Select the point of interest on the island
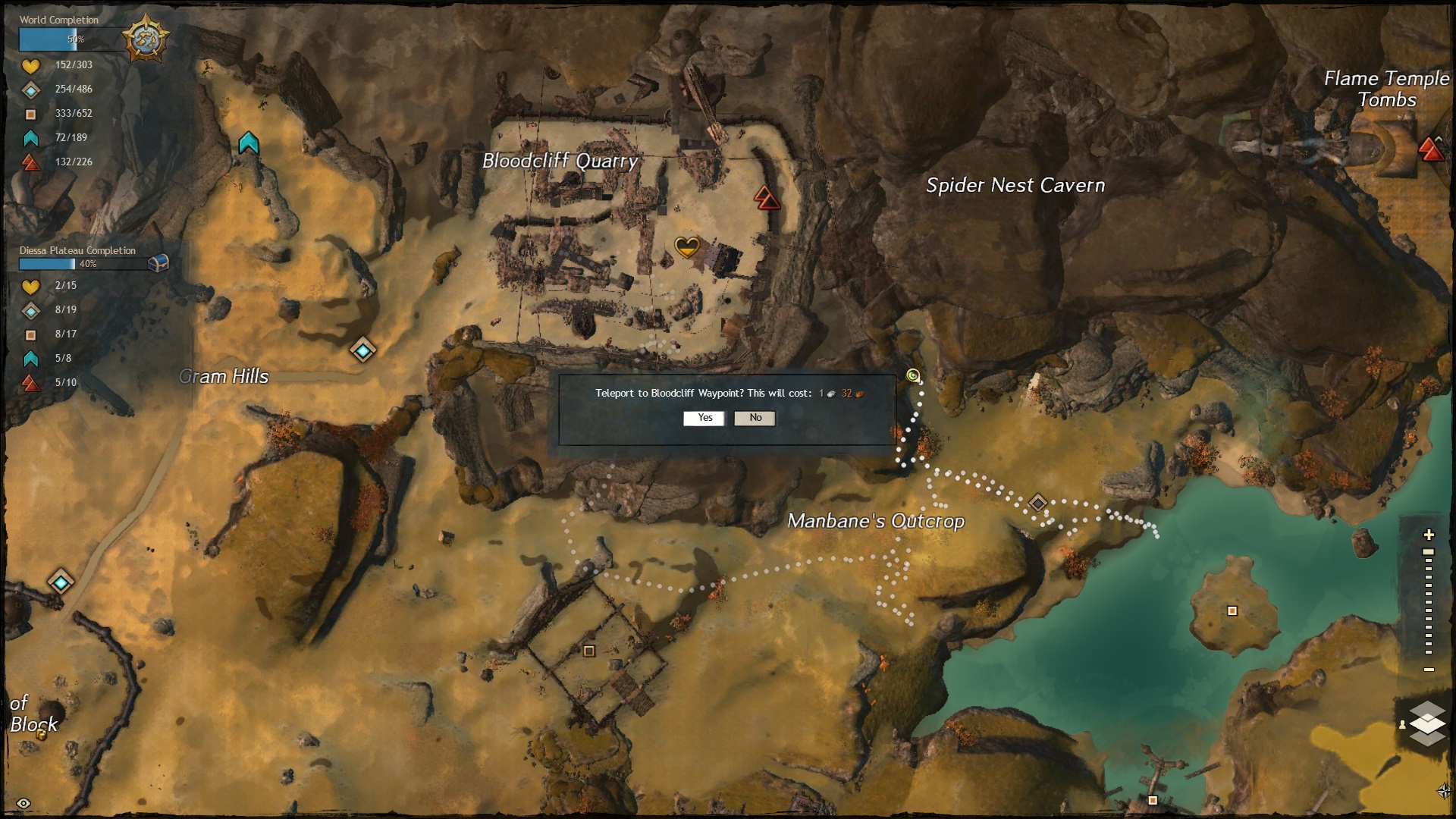The width and height of the screenshot is (1456, 819). [1232, 611]
